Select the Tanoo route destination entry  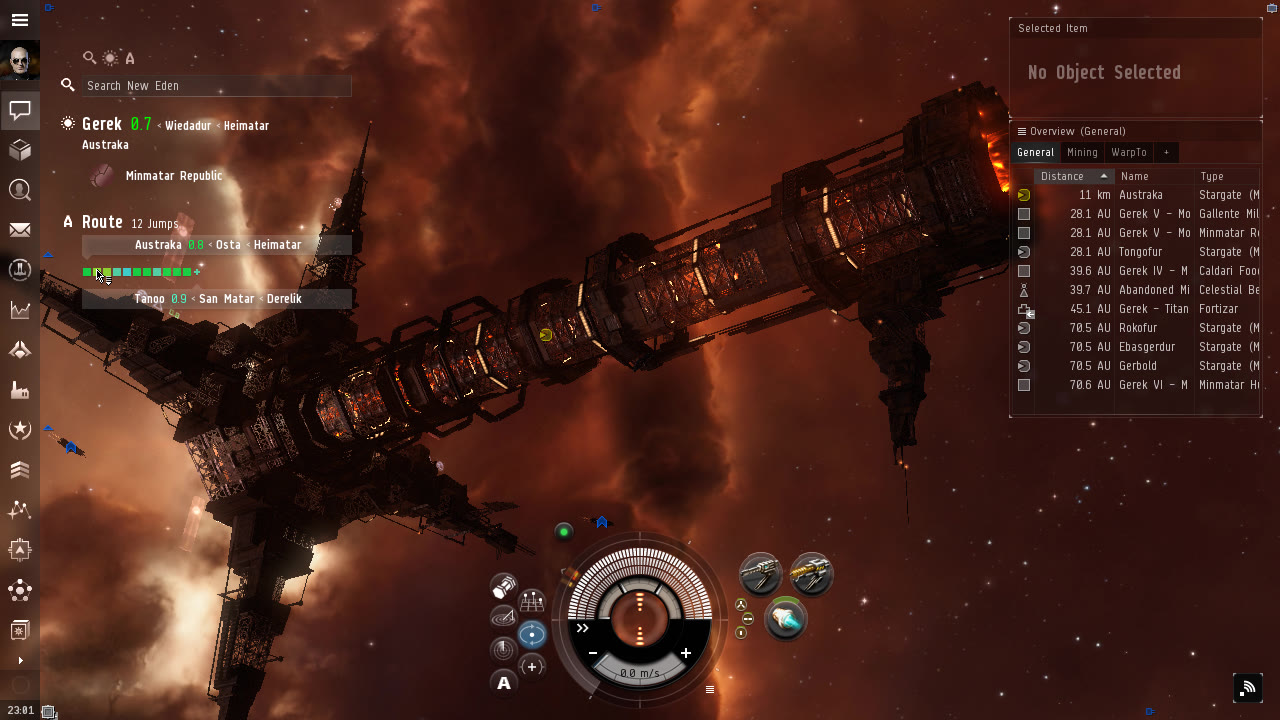tap(149, 299)
